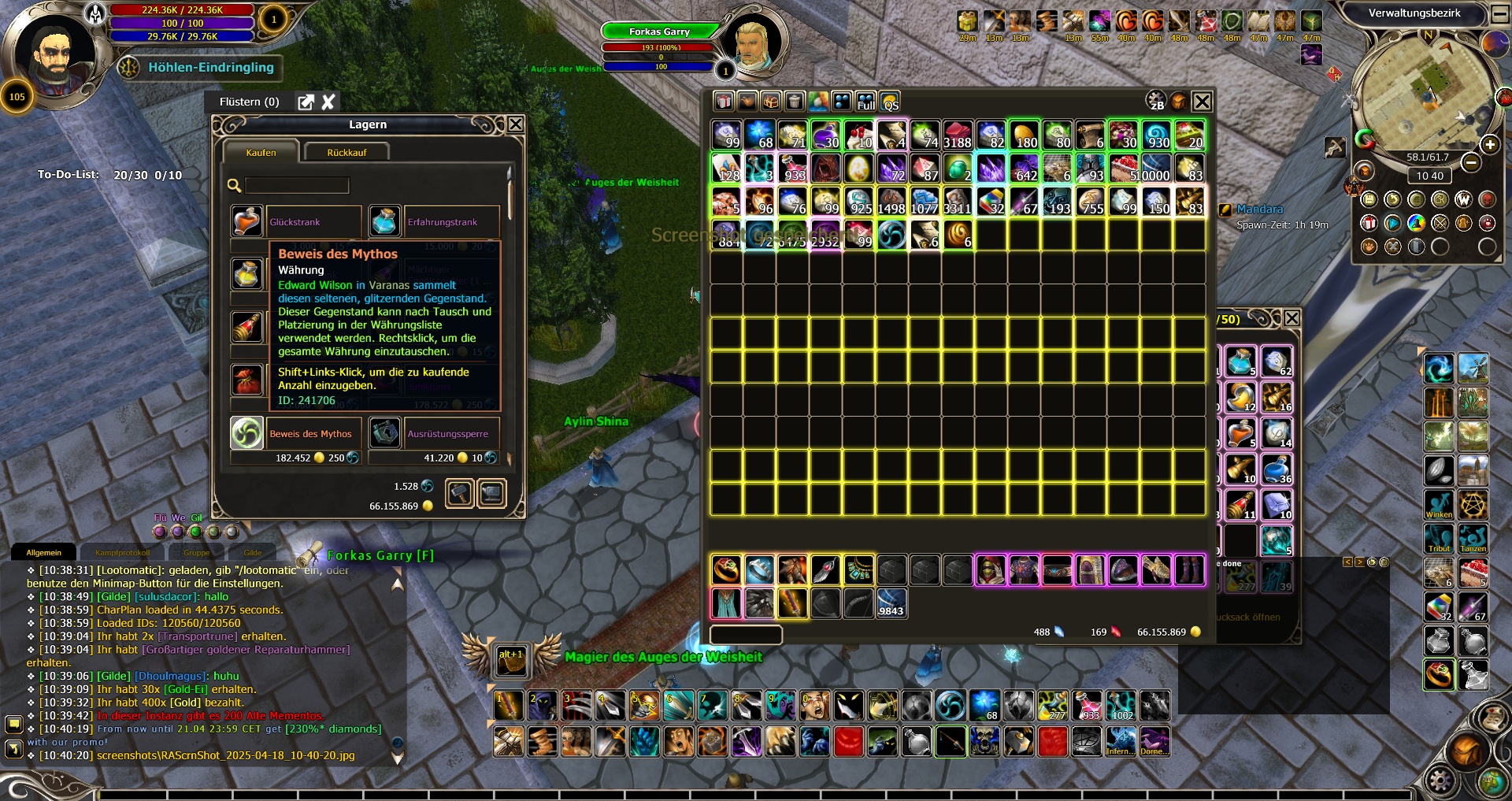Click the Full button in backpack toolbar

[x=865, y=102]
